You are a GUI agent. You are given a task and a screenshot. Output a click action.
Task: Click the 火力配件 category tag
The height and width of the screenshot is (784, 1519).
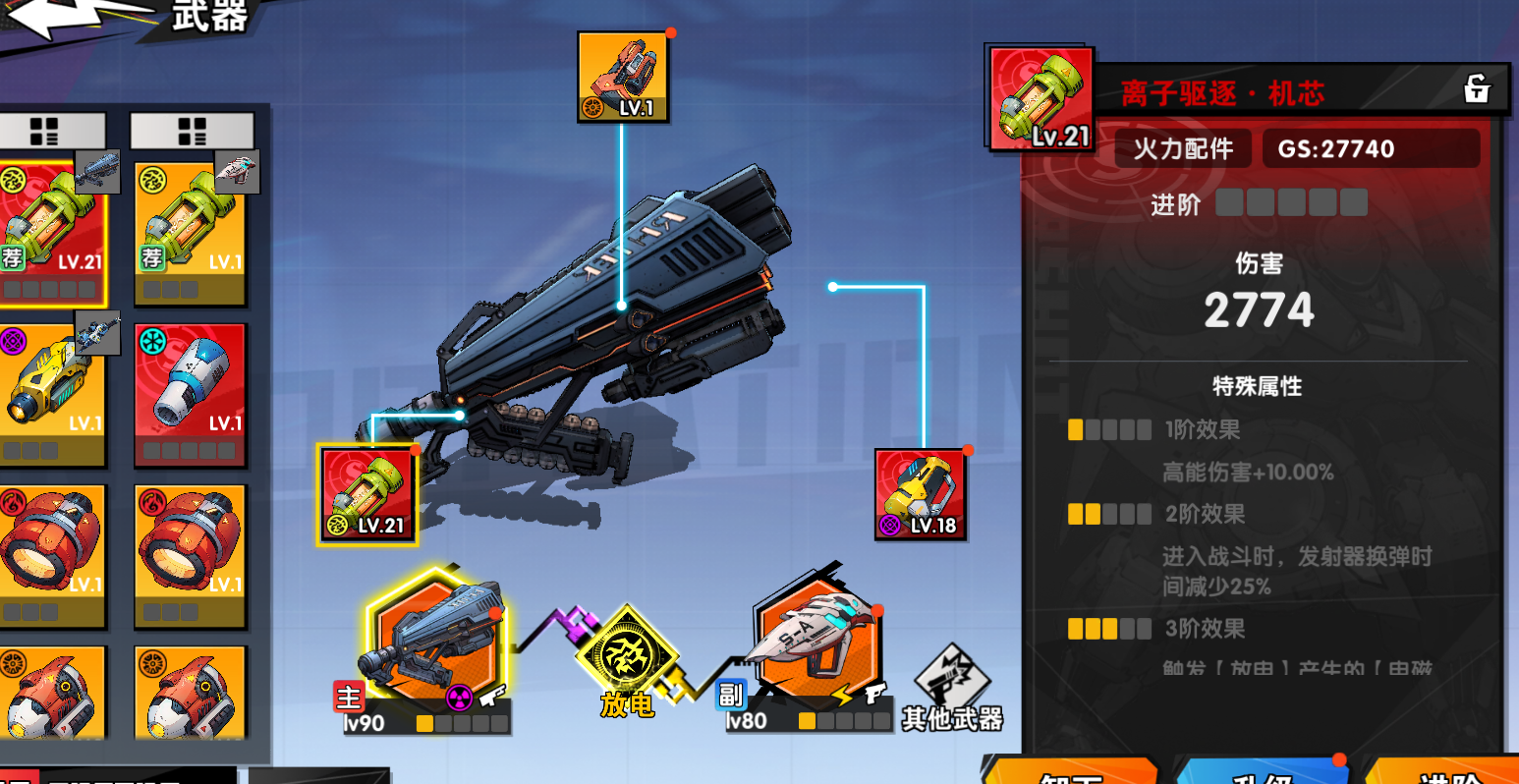tap(1182, 147)
